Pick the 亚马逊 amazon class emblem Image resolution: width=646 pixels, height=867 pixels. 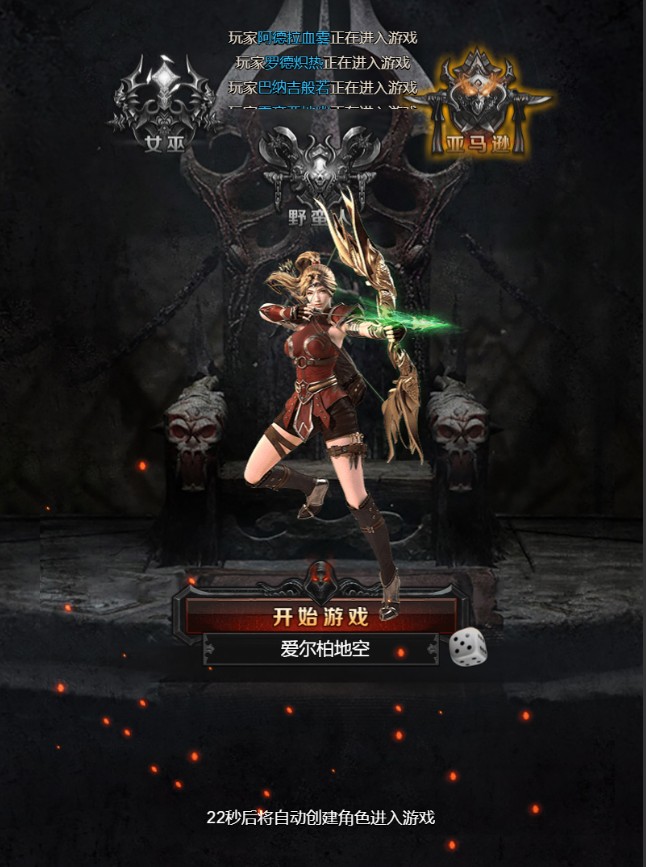(479, 107)
